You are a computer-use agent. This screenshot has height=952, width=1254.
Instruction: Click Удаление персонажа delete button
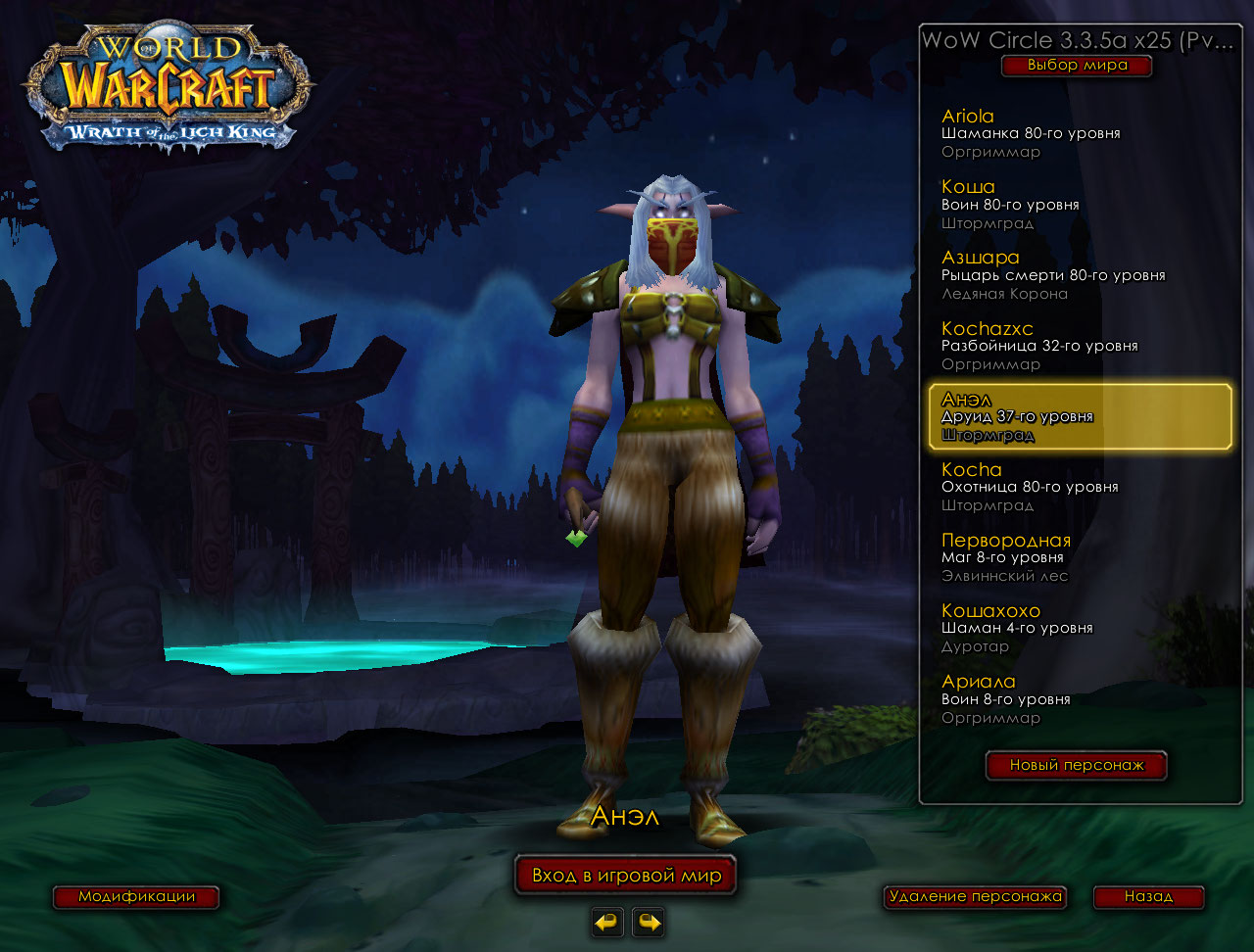pos(974,896)
